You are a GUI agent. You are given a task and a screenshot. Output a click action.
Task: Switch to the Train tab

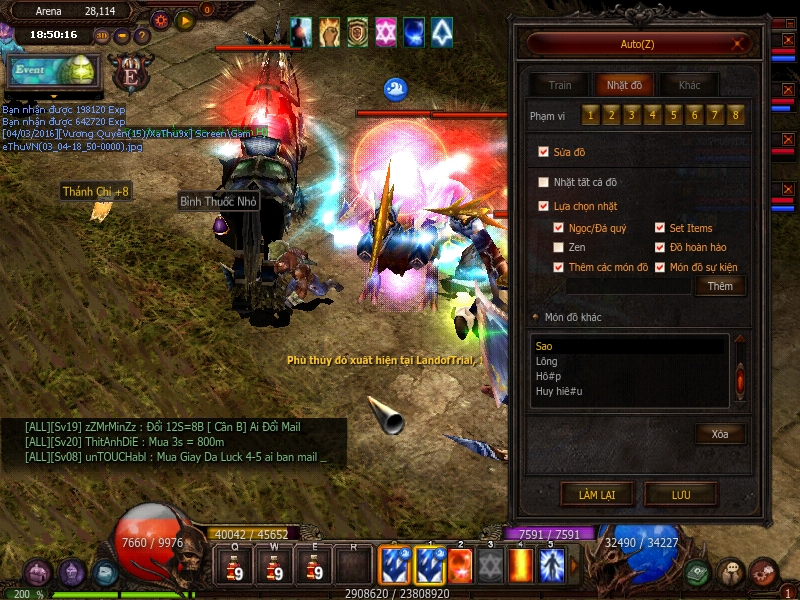pyautogui.click(x=560, y=85)
